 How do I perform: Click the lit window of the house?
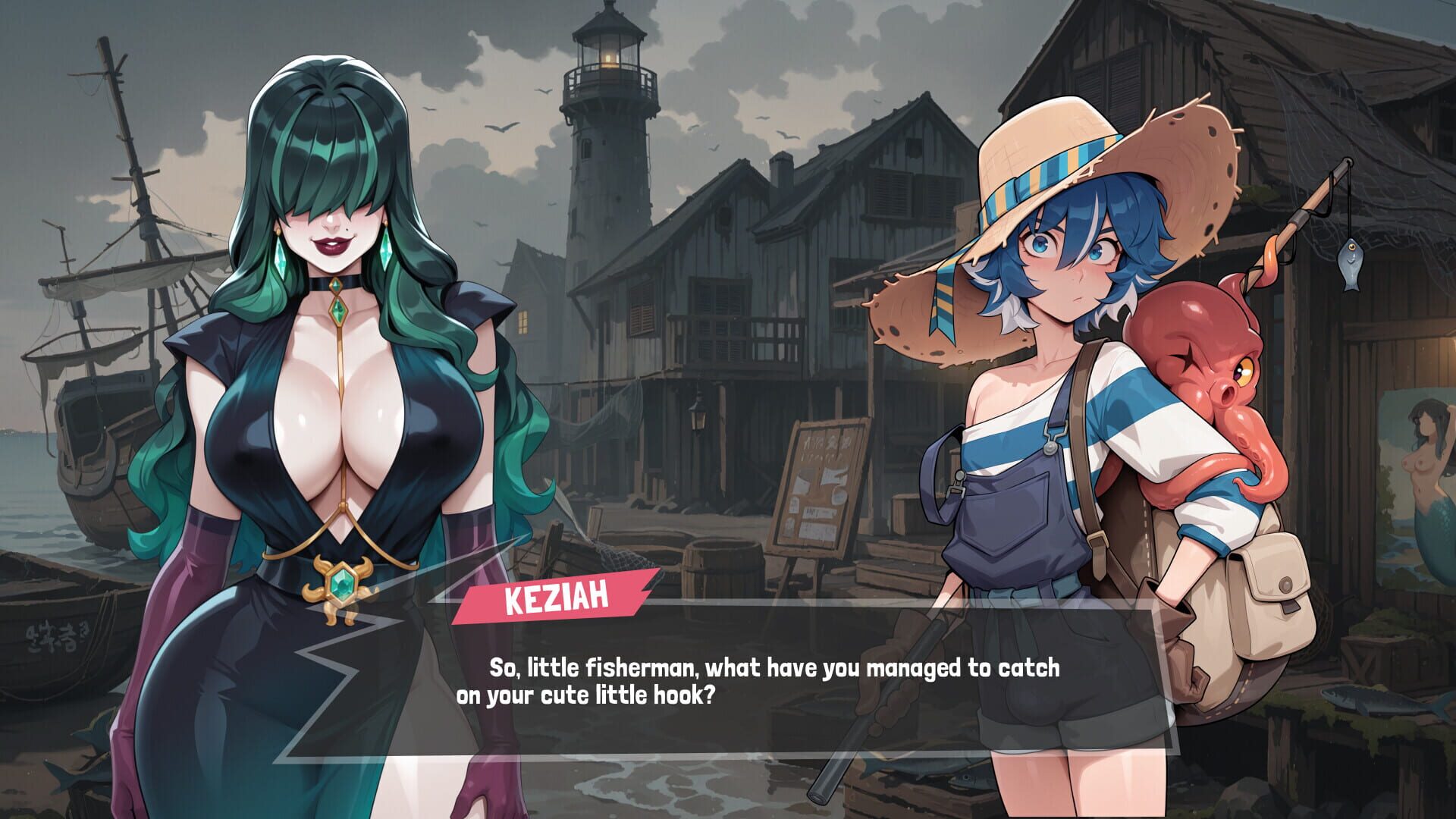[523, 322]
